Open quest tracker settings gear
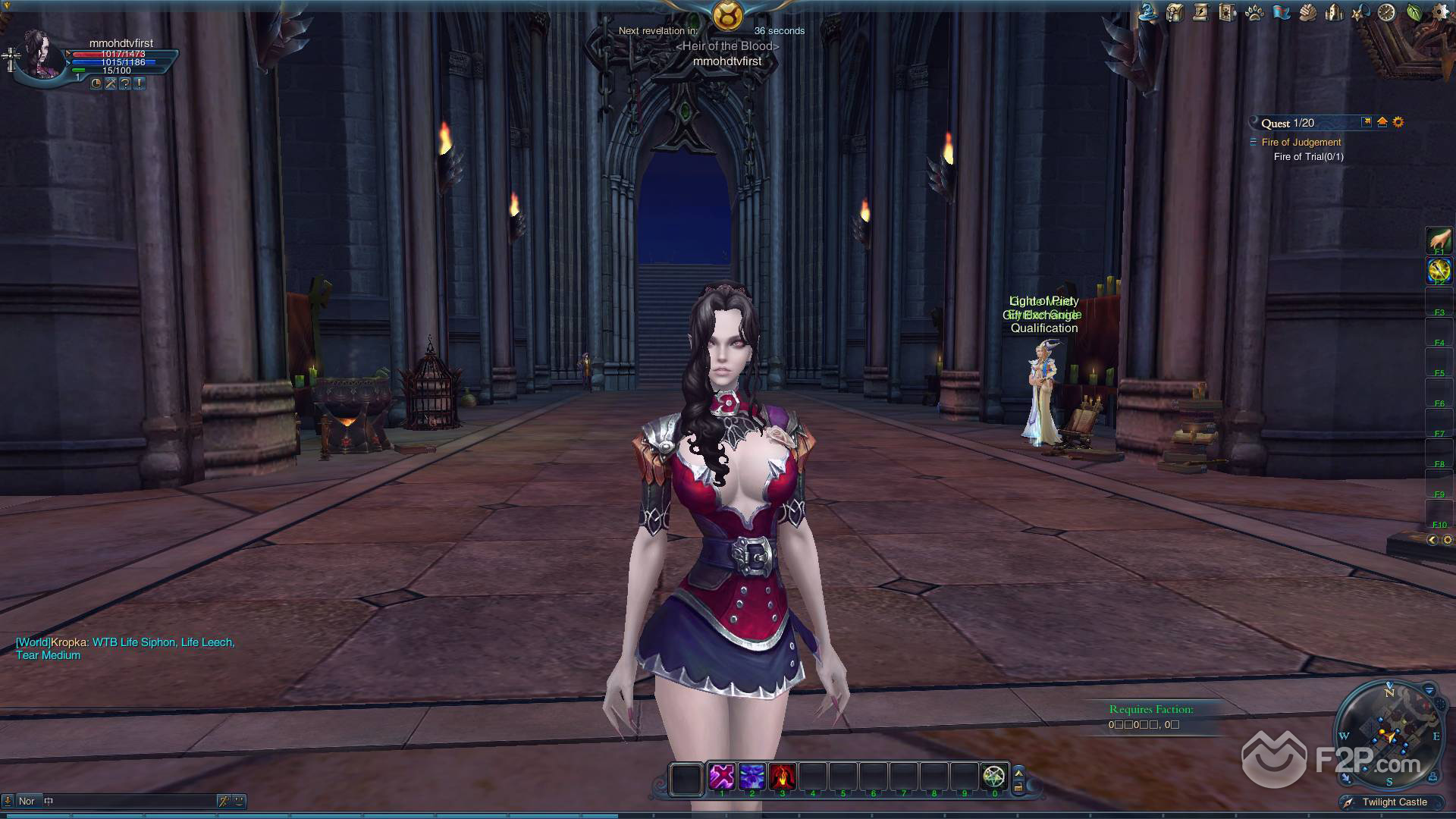 [1398, 122]
